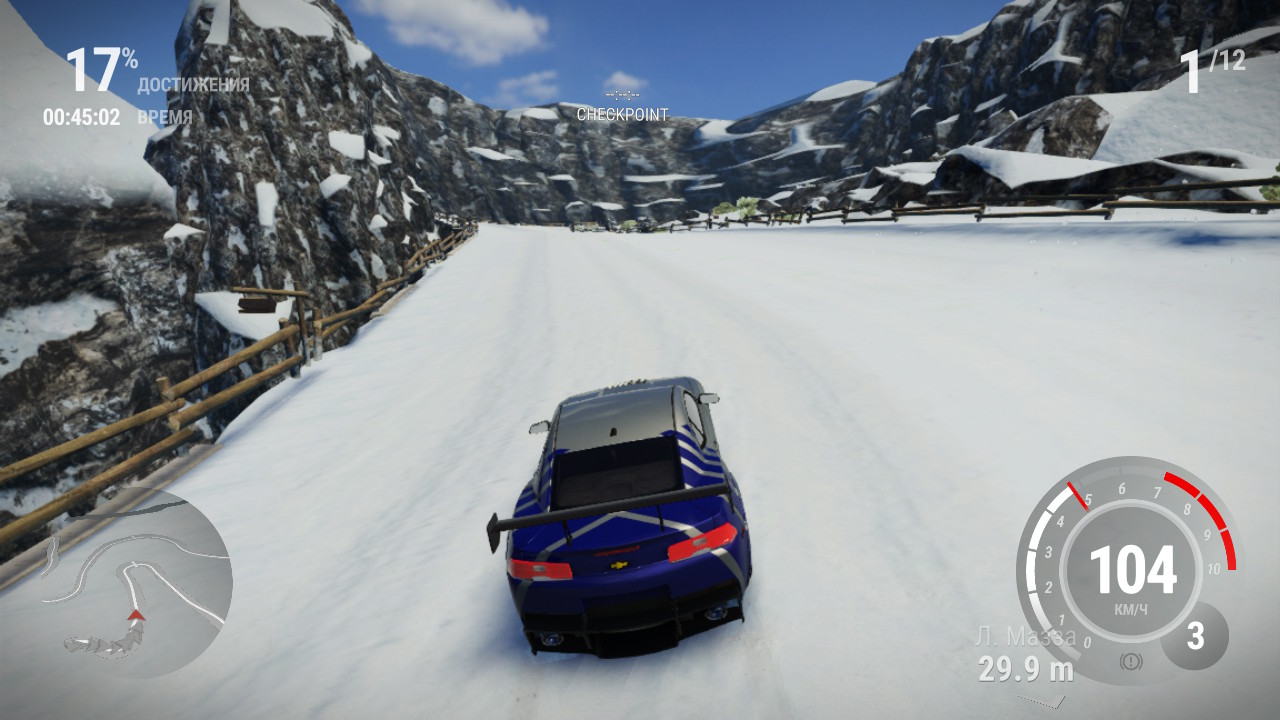Click the CHECKPOINT marker icon
Viewport: 1280px width, 720px height.
click(x=622, y=94)
